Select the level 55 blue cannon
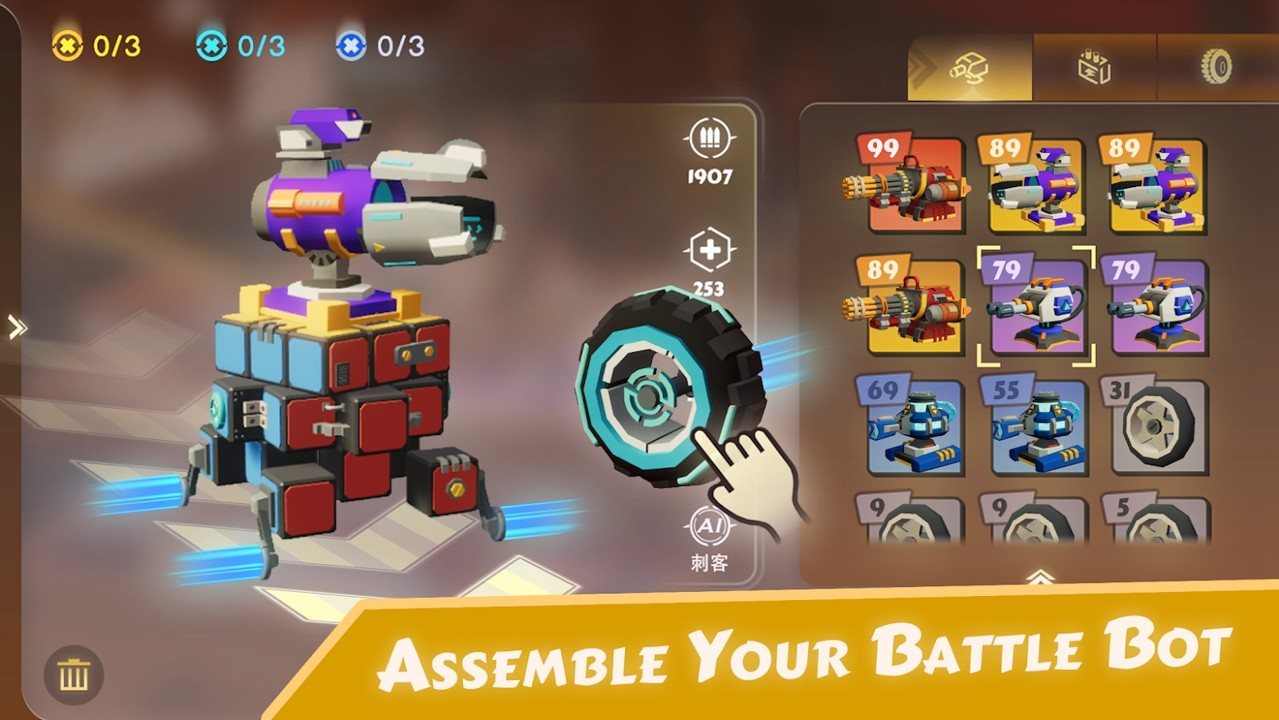Viewport: 1279px width, 720px height. [1034, 425]
